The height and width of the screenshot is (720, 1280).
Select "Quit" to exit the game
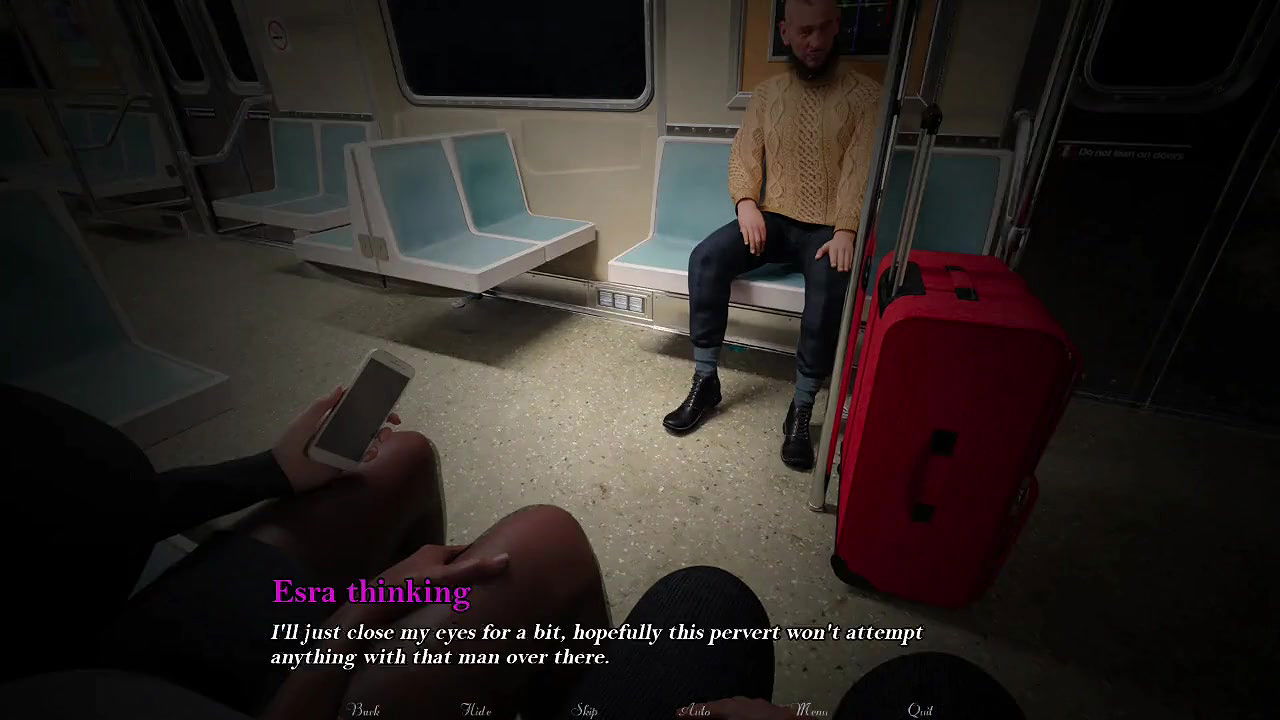(x=921, y=710)
